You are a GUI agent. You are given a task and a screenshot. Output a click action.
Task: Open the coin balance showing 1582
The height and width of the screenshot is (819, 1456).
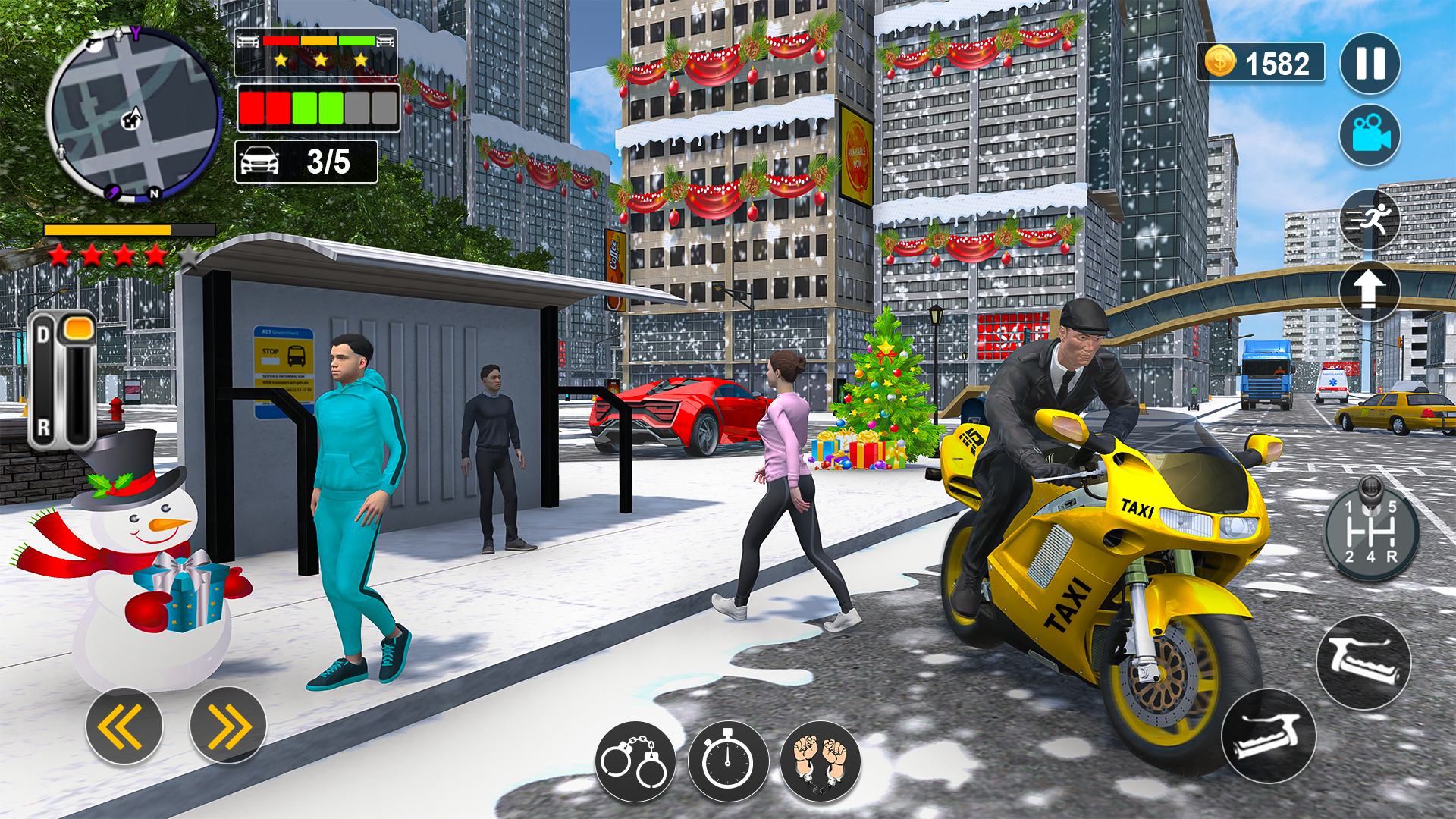click(1259, 61)
